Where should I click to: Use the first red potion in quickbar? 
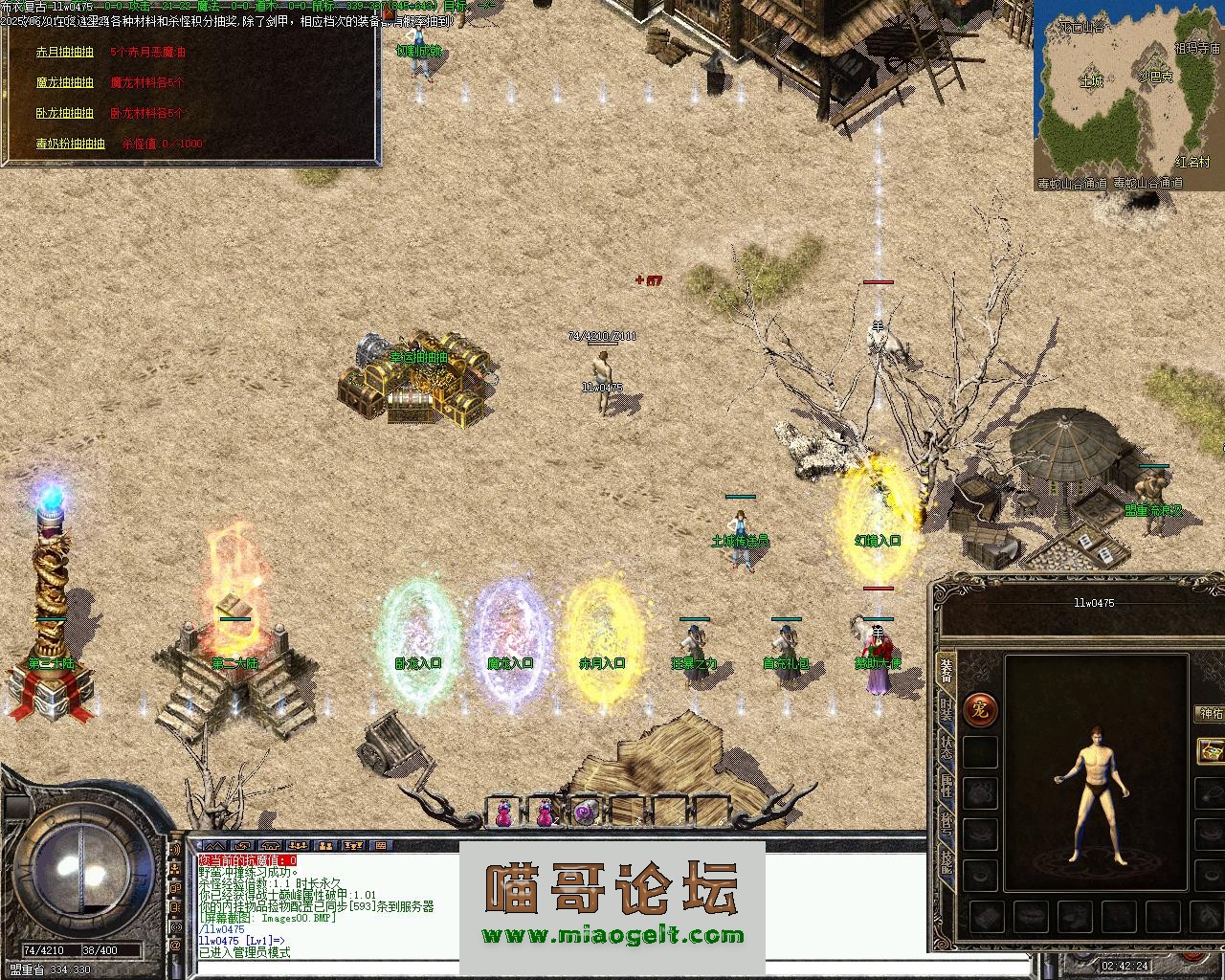[x=503, y=813]
